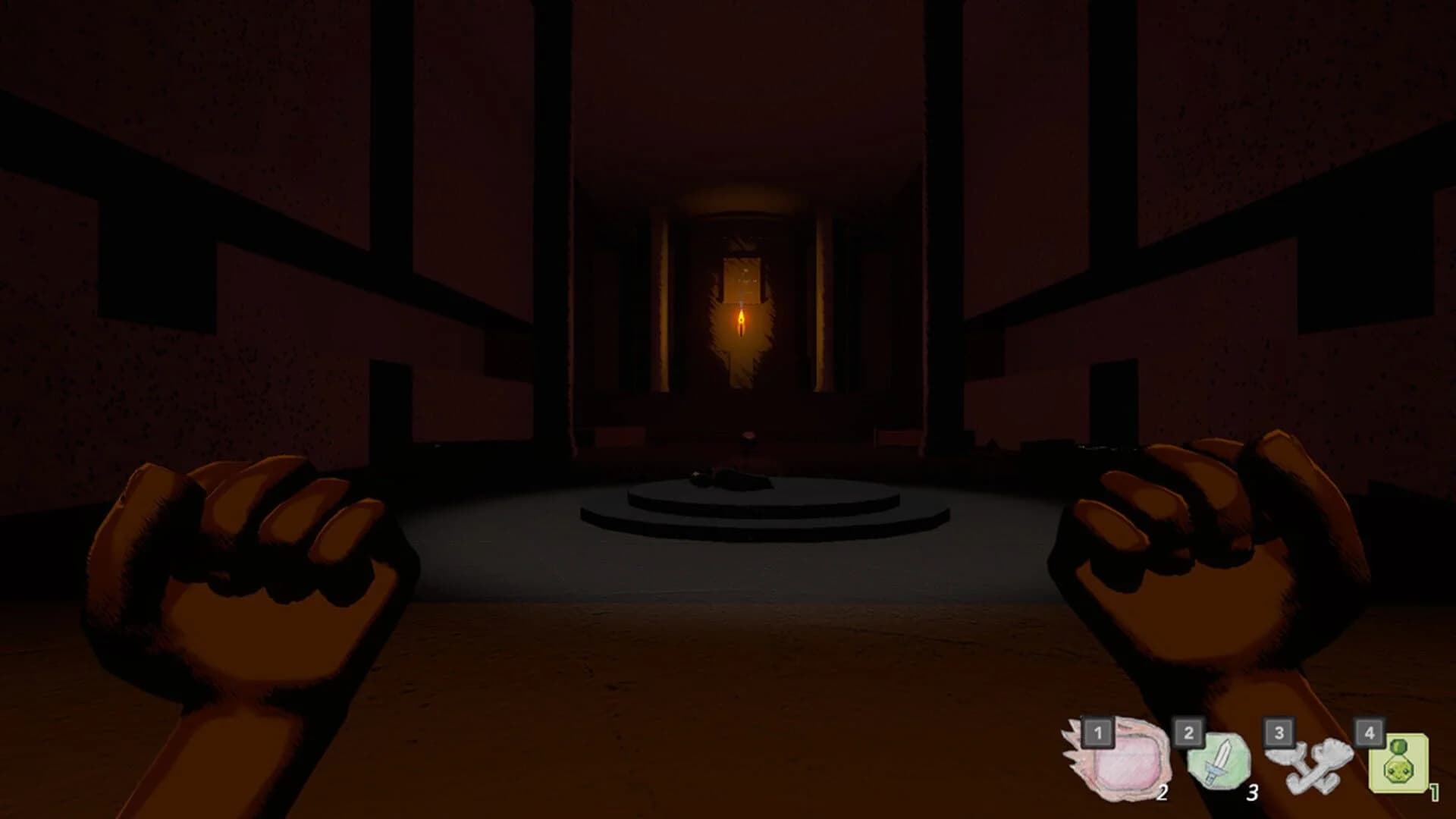Click the number 2 hotkey badge
Image resolution: width=1456 pixels, height=819 pixels.
1188,733
